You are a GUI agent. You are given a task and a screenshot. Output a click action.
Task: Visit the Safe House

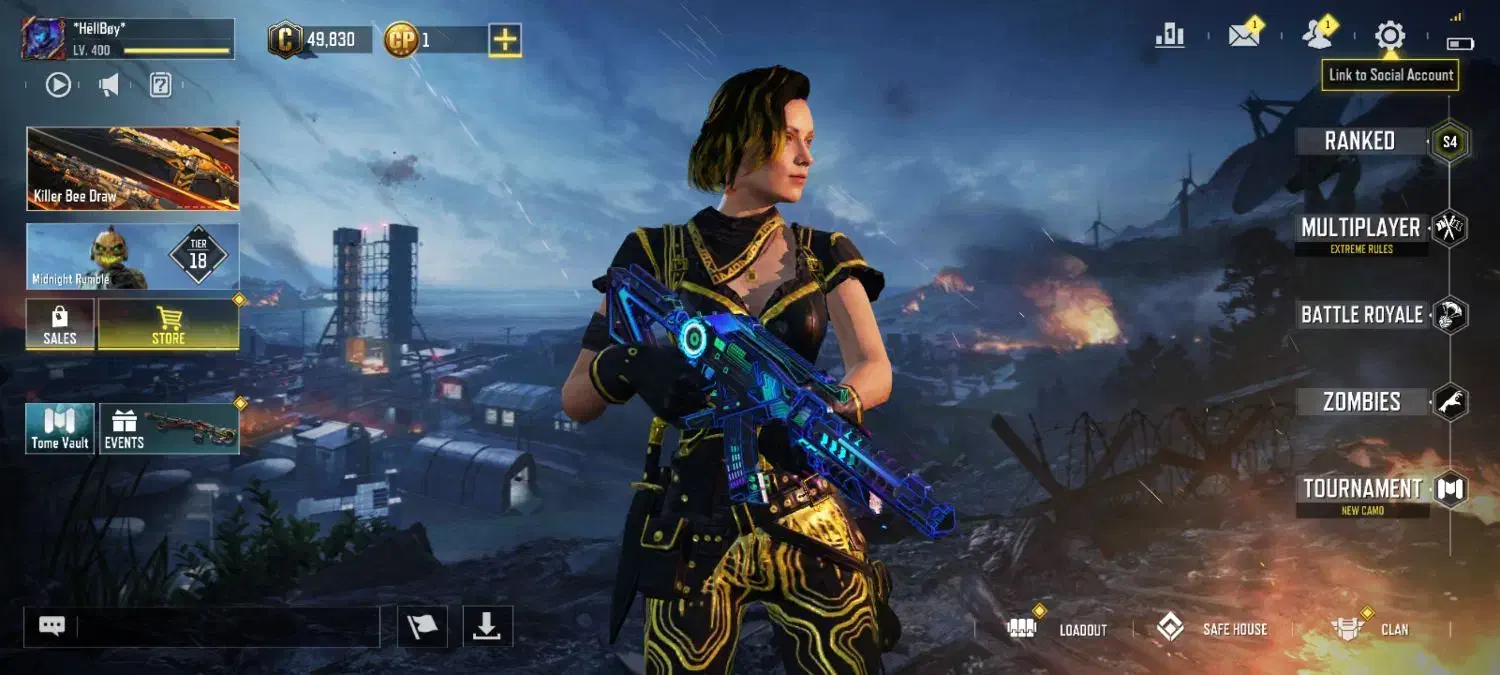[1212, 629]
